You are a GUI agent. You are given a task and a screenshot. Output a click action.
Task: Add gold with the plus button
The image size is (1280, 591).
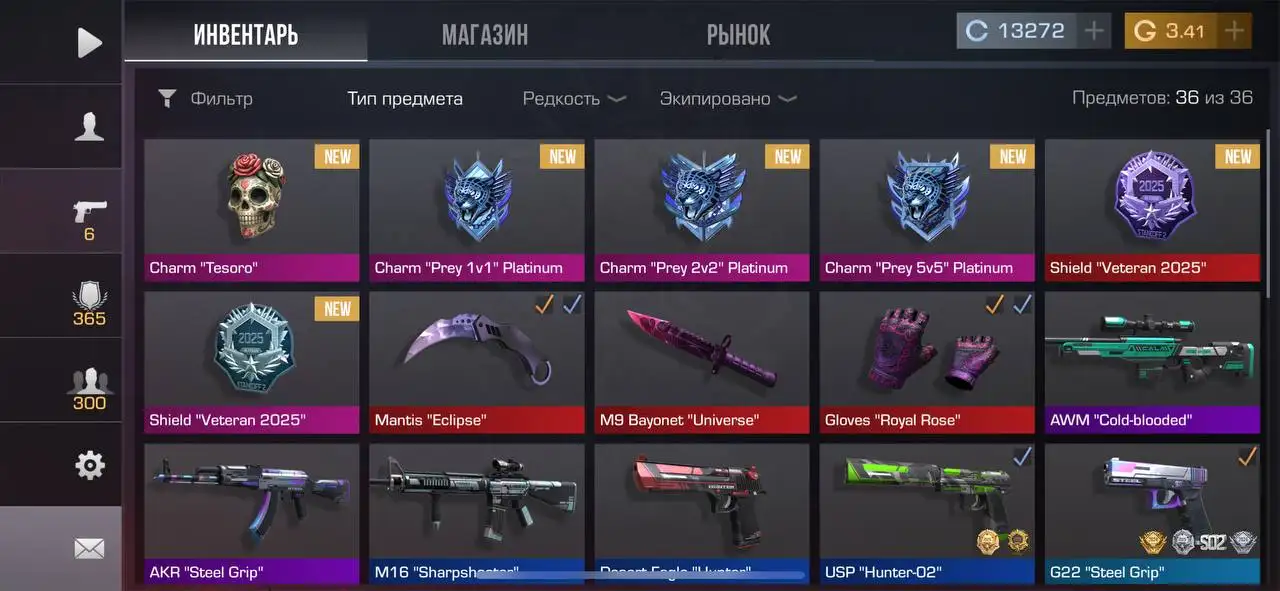(x=1235, y=31)
